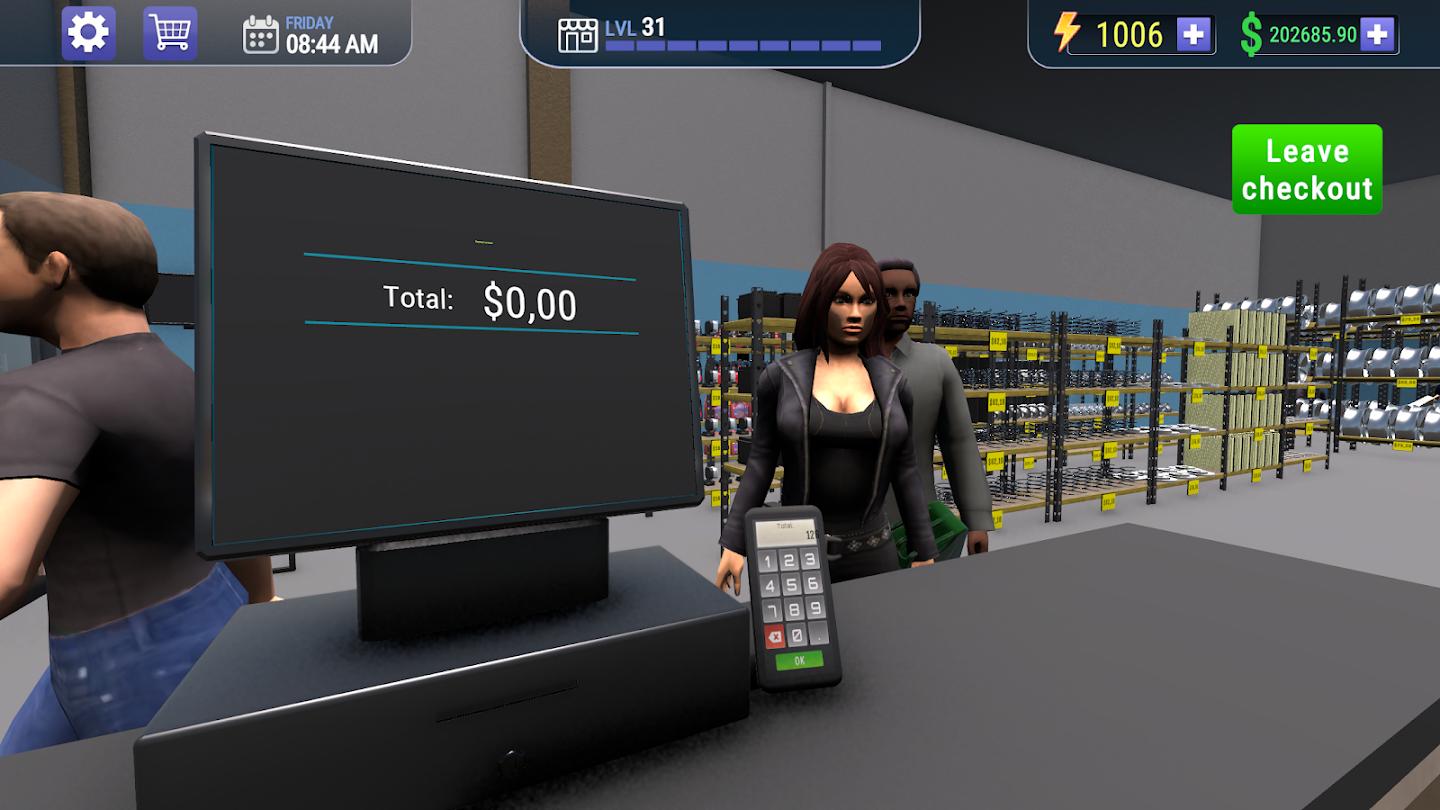Open the settings gear icon
Image resolution: width=1440 pixels, height=810 pixels.
click(88, 31)
